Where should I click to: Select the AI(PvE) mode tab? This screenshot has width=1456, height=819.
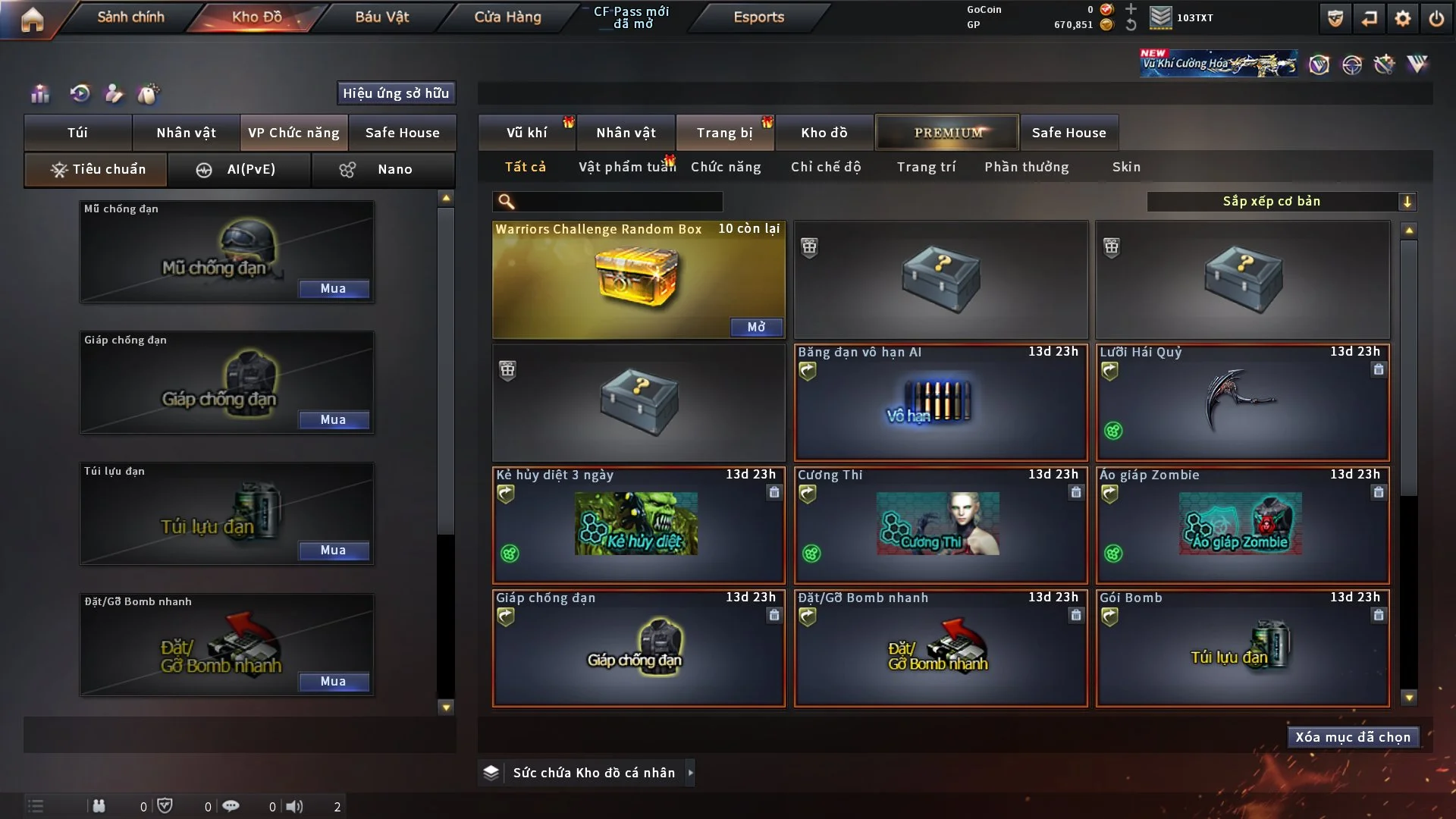click(x=239, y=169)
